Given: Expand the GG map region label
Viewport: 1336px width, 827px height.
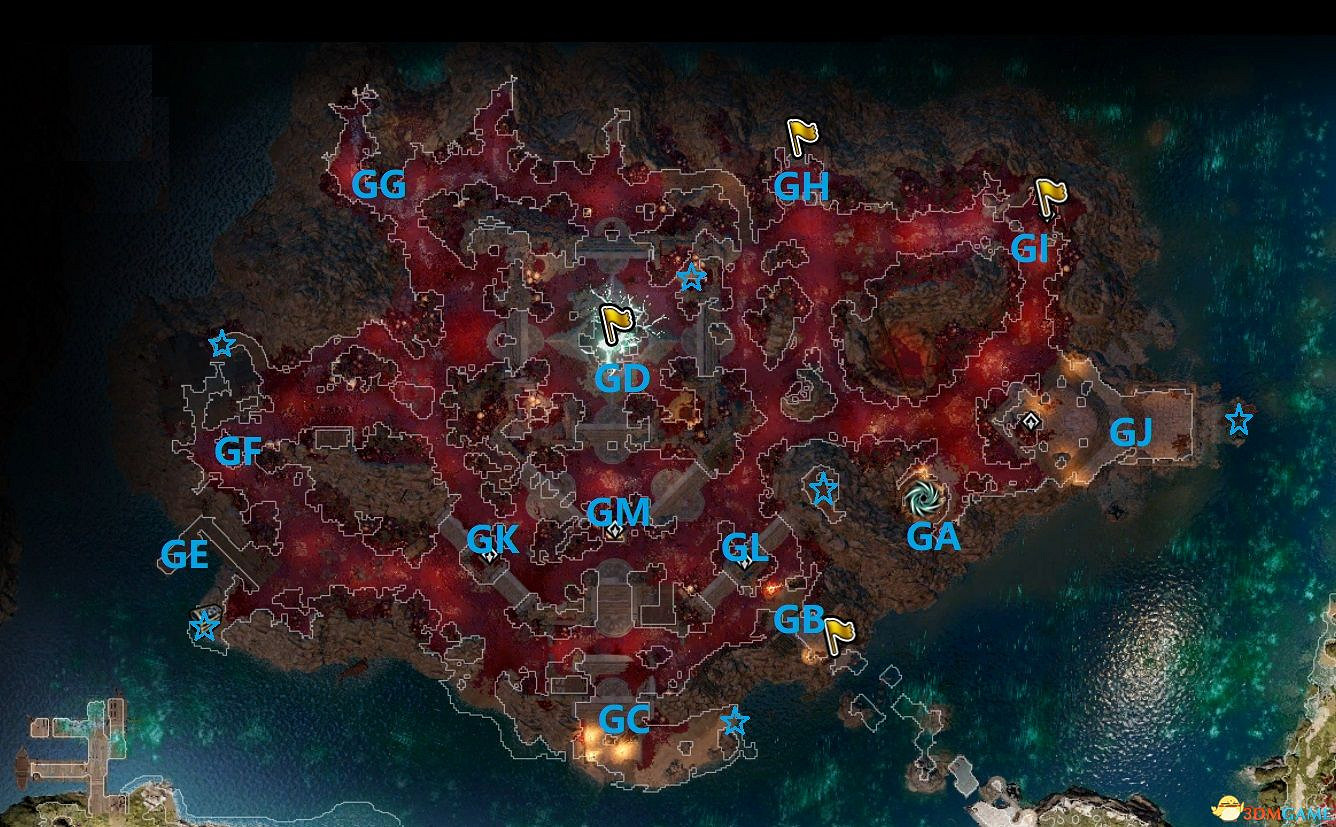Looking at the screenshot, I should pos(381,184).
